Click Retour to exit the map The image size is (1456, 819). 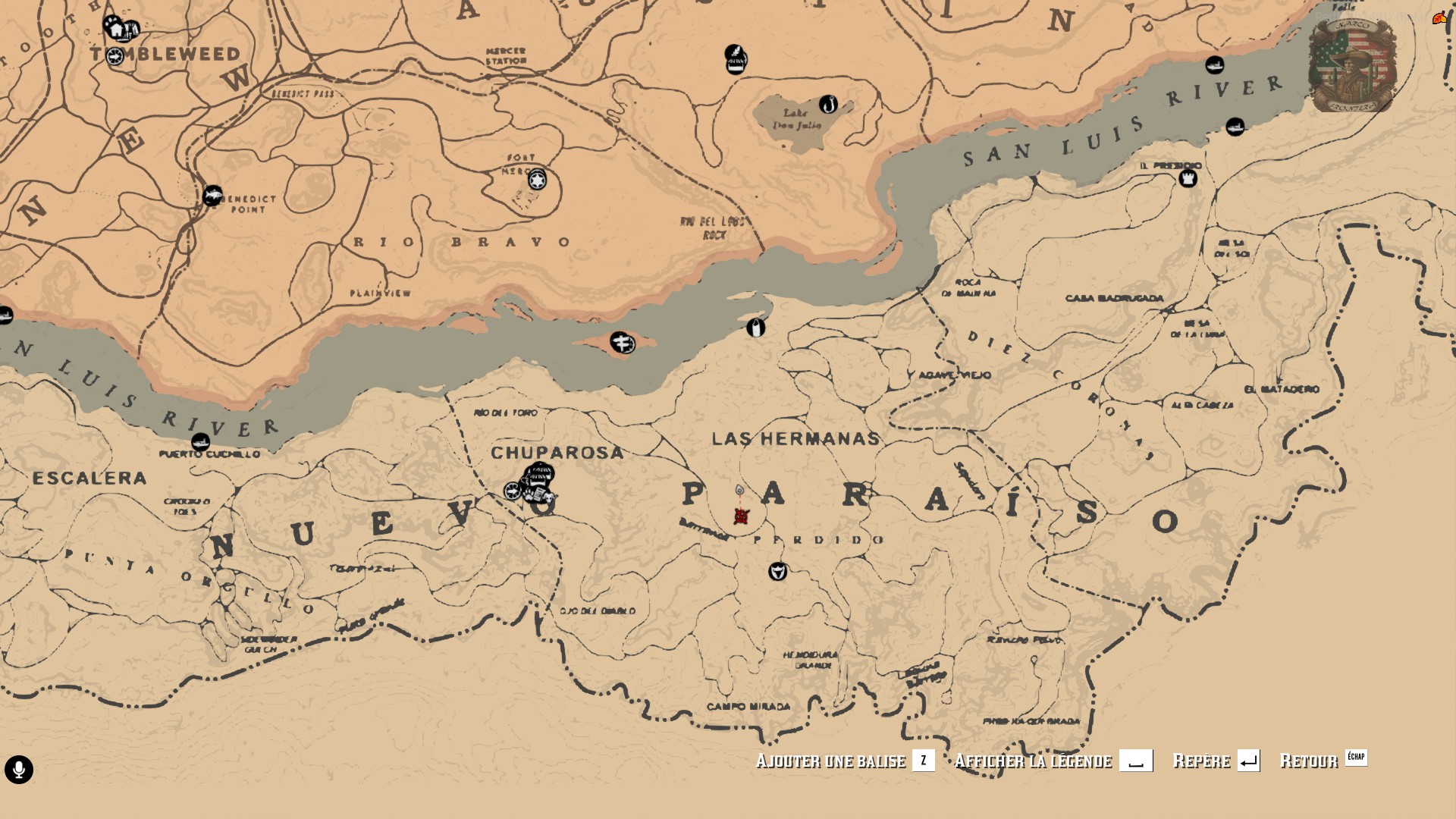[1310, 762]
